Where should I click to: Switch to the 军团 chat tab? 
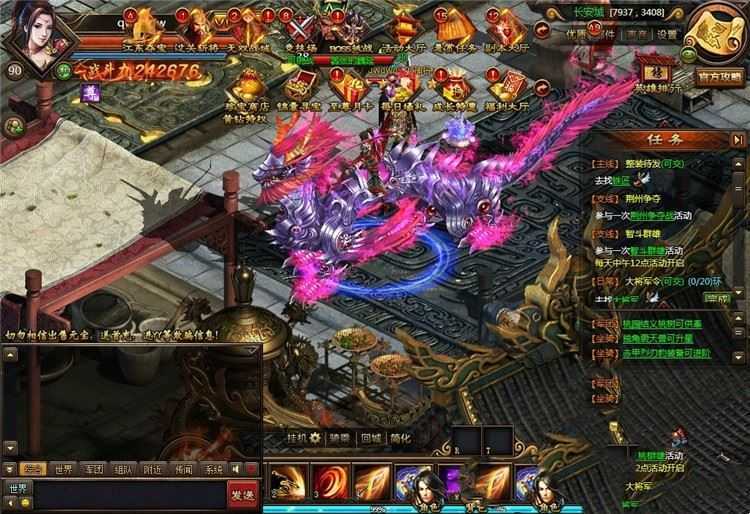(x=94, y=468)
